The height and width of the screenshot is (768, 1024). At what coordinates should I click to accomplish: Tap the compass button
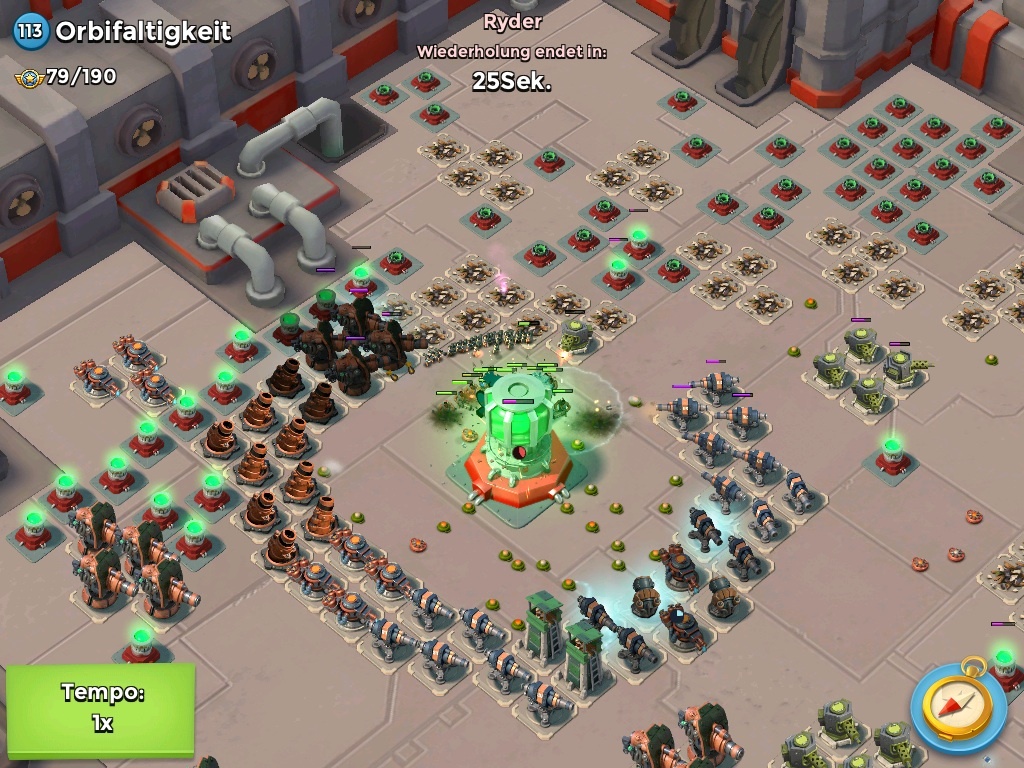pos(958,706)
